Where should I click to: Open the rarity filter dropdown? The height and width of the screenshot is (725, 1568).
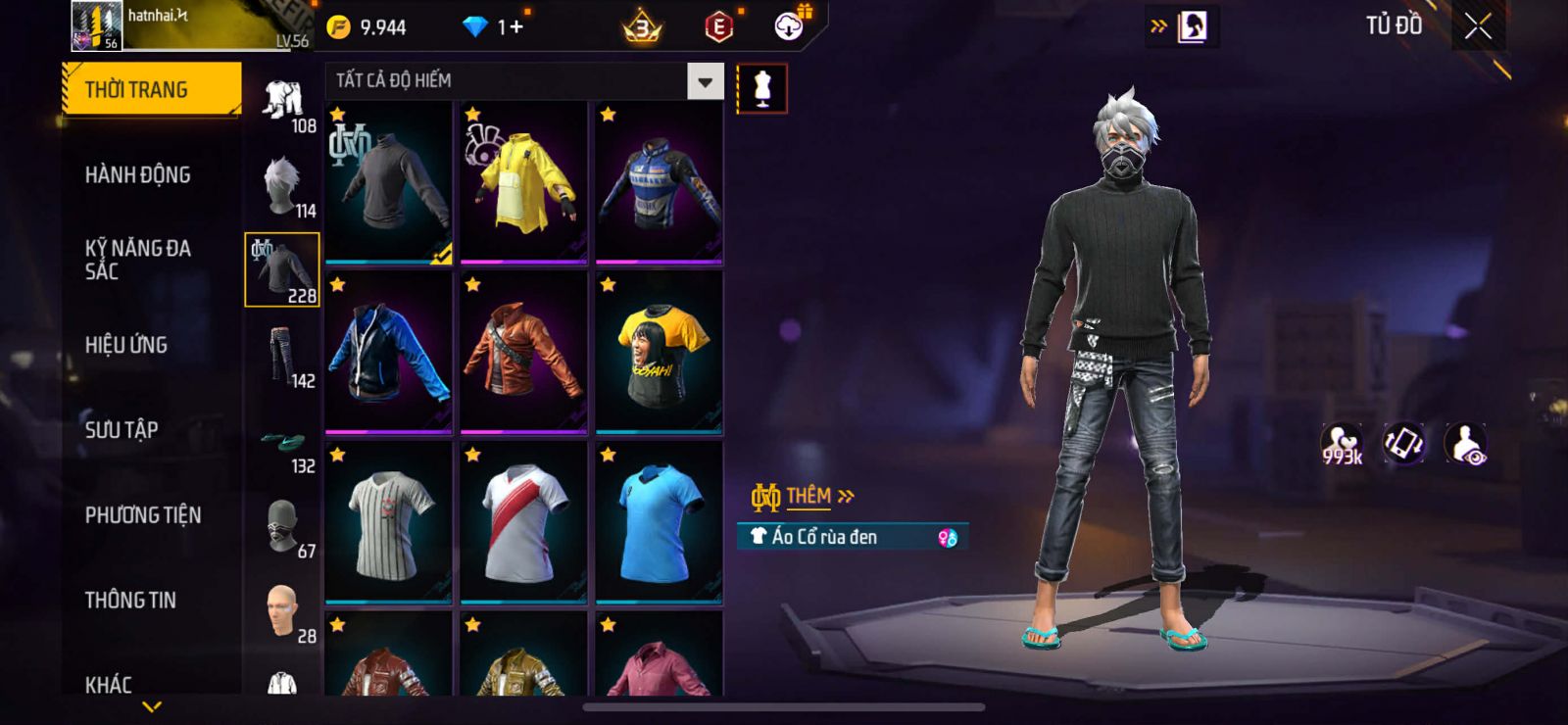point(705,82)
